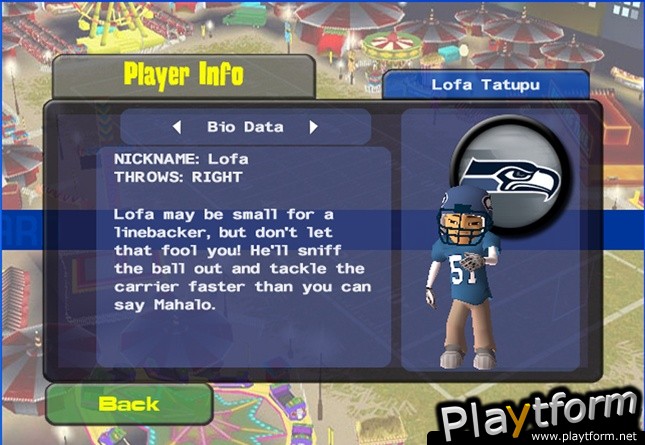The image size is (645, 445).
Task: Open the Player Info header tab
Action: (183, 75)
